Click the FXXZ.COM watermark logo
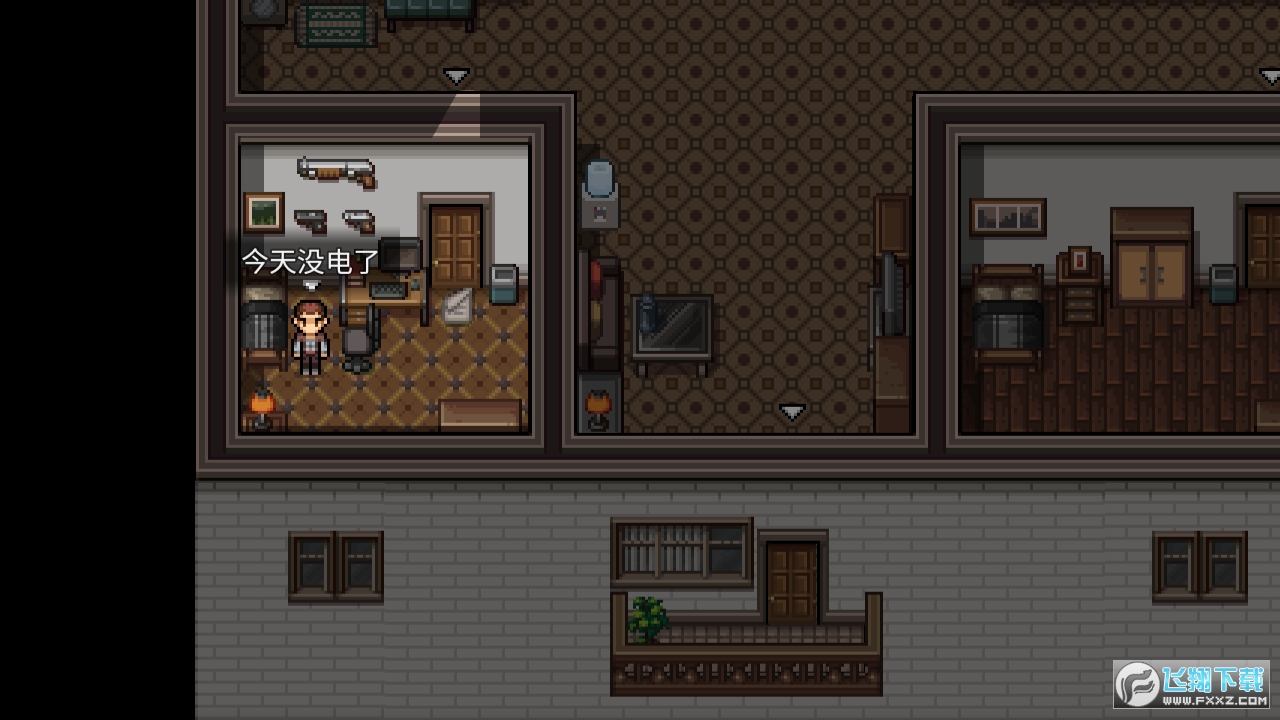Viewport: 1280px width, 720px height. click(1190, 684)
